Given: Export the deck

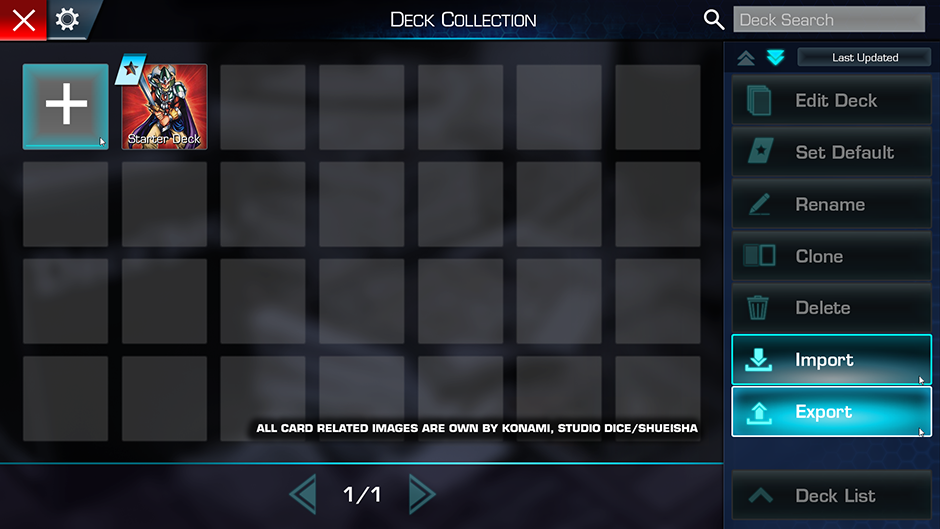Looking at the screenshot, I should point(831,412).
